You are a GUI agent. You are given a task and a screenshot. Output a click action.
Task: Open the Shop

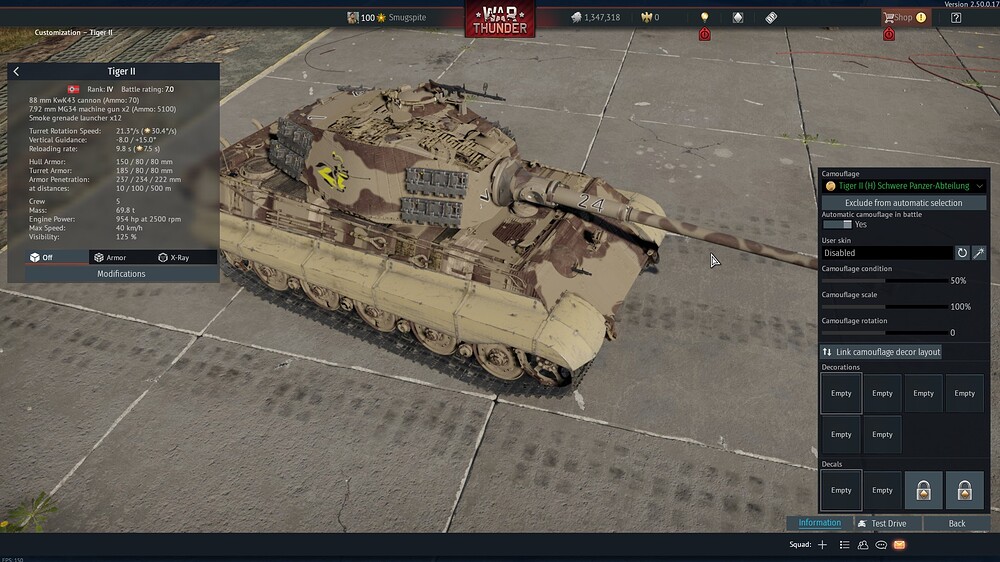[898, 17]
